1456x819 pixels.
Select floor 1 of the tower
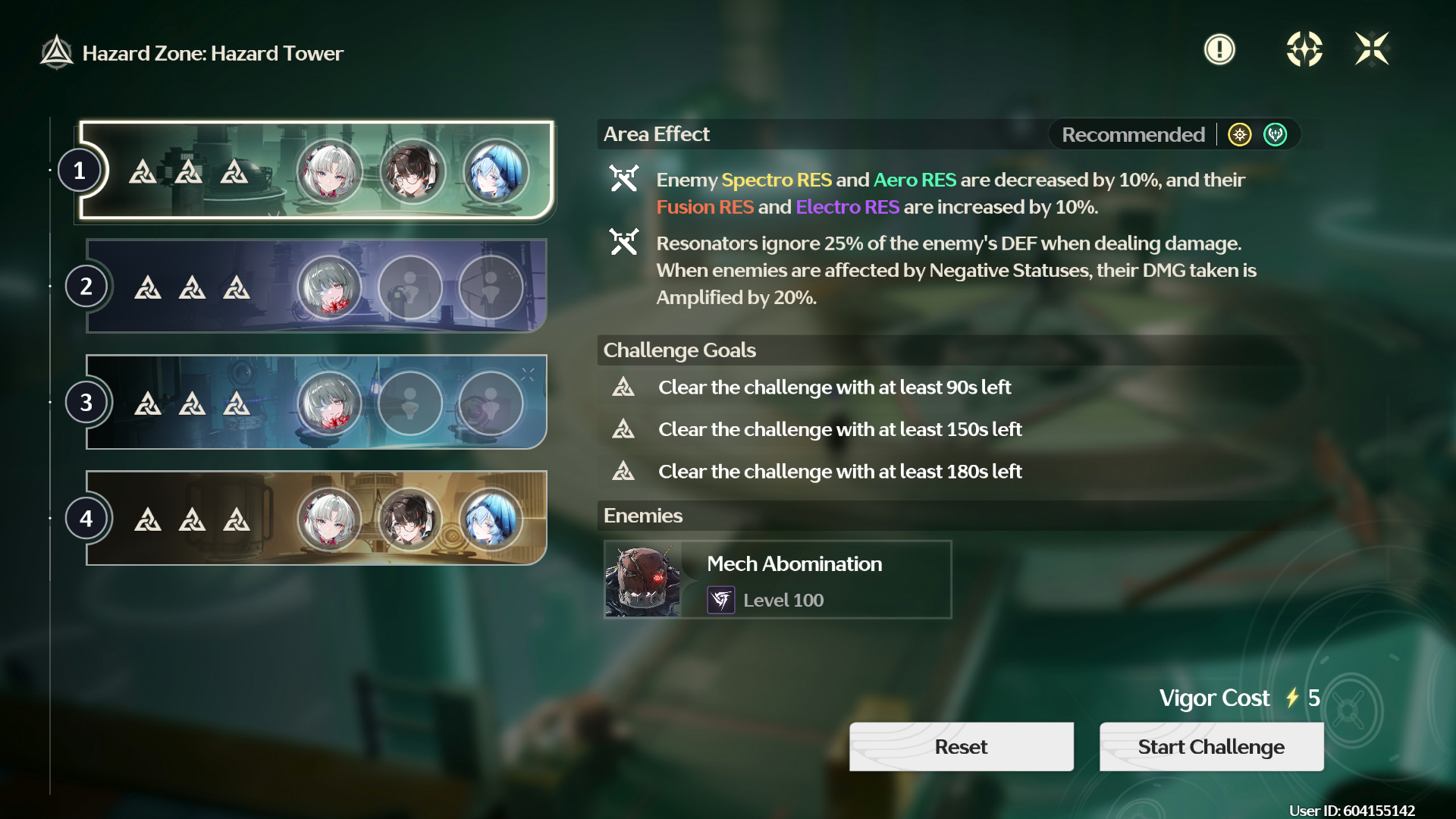pyautogui.click(x=316, y=171)
